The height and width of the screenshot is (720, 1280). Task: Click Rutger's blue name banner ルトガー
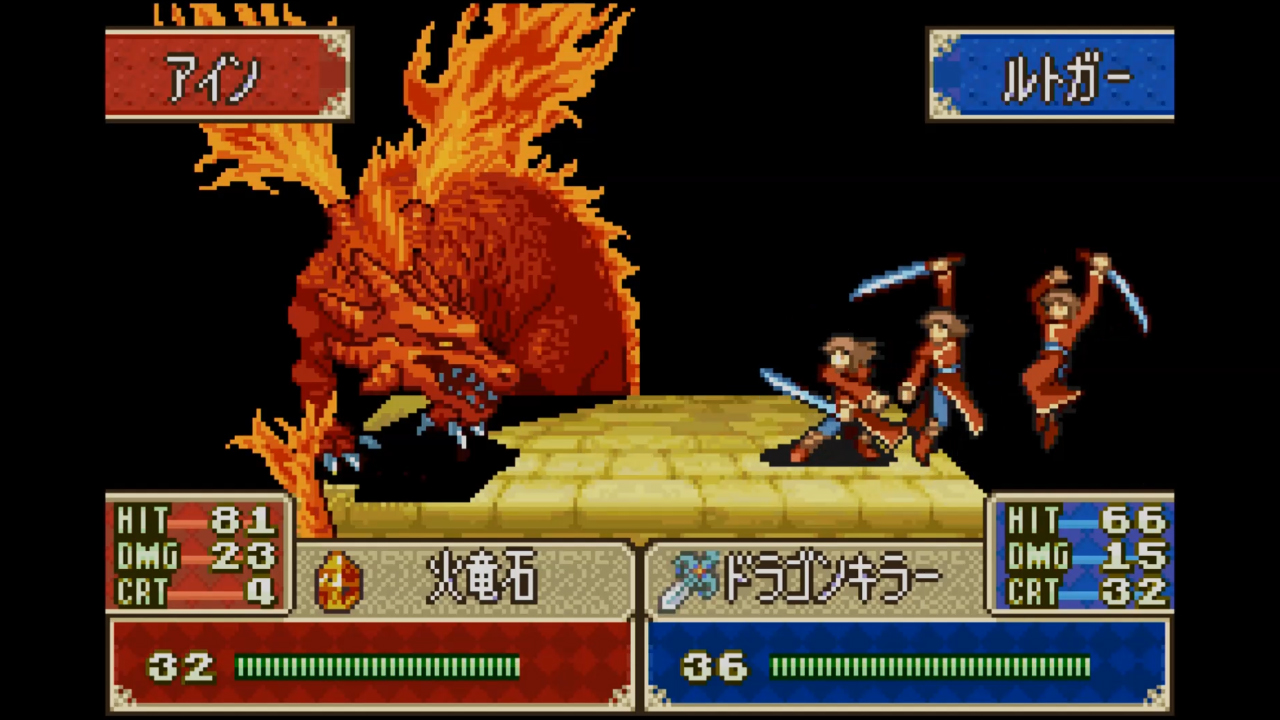[1050, 73]
